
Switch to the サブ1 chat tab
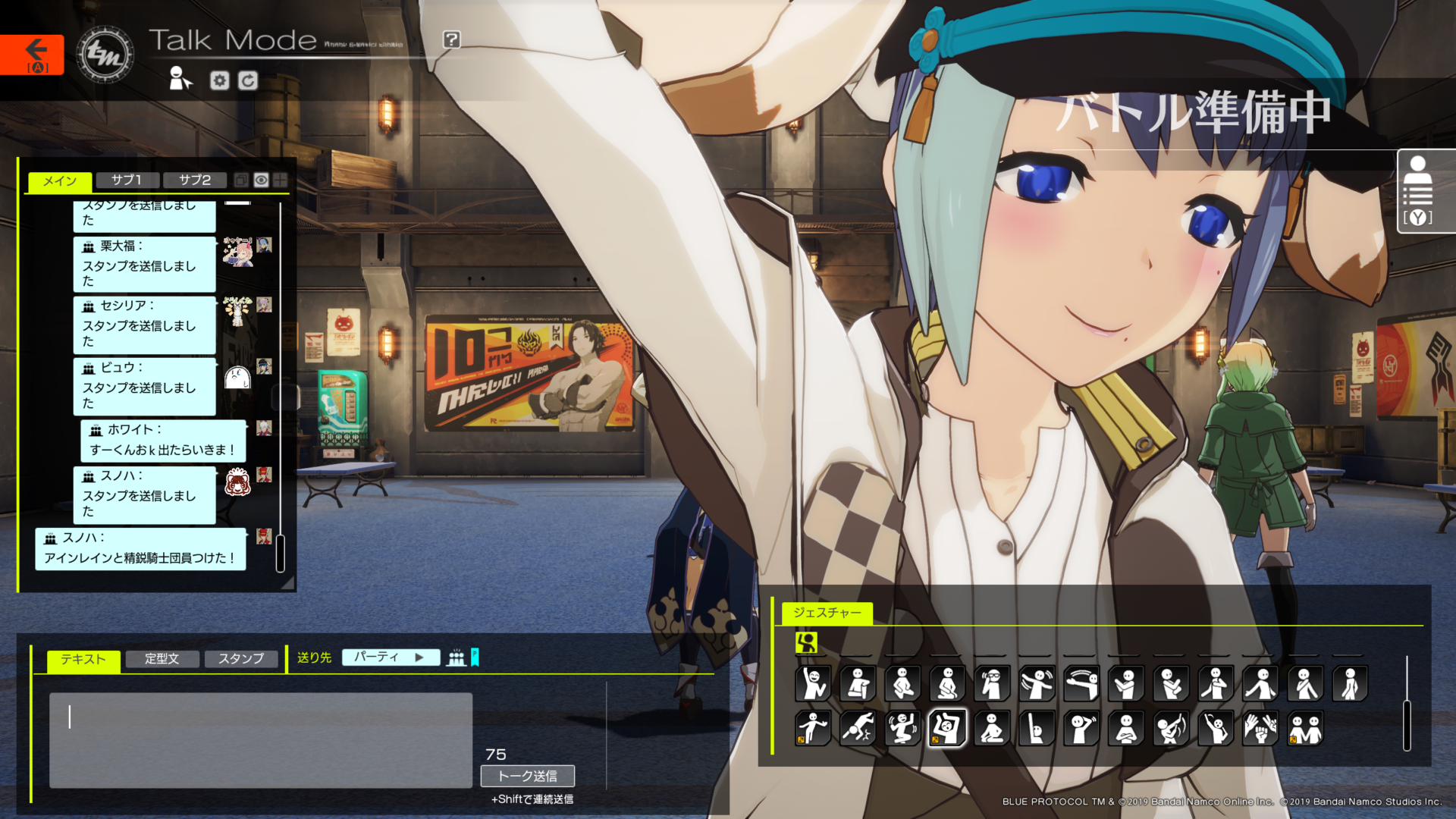(x=127, y=180)
